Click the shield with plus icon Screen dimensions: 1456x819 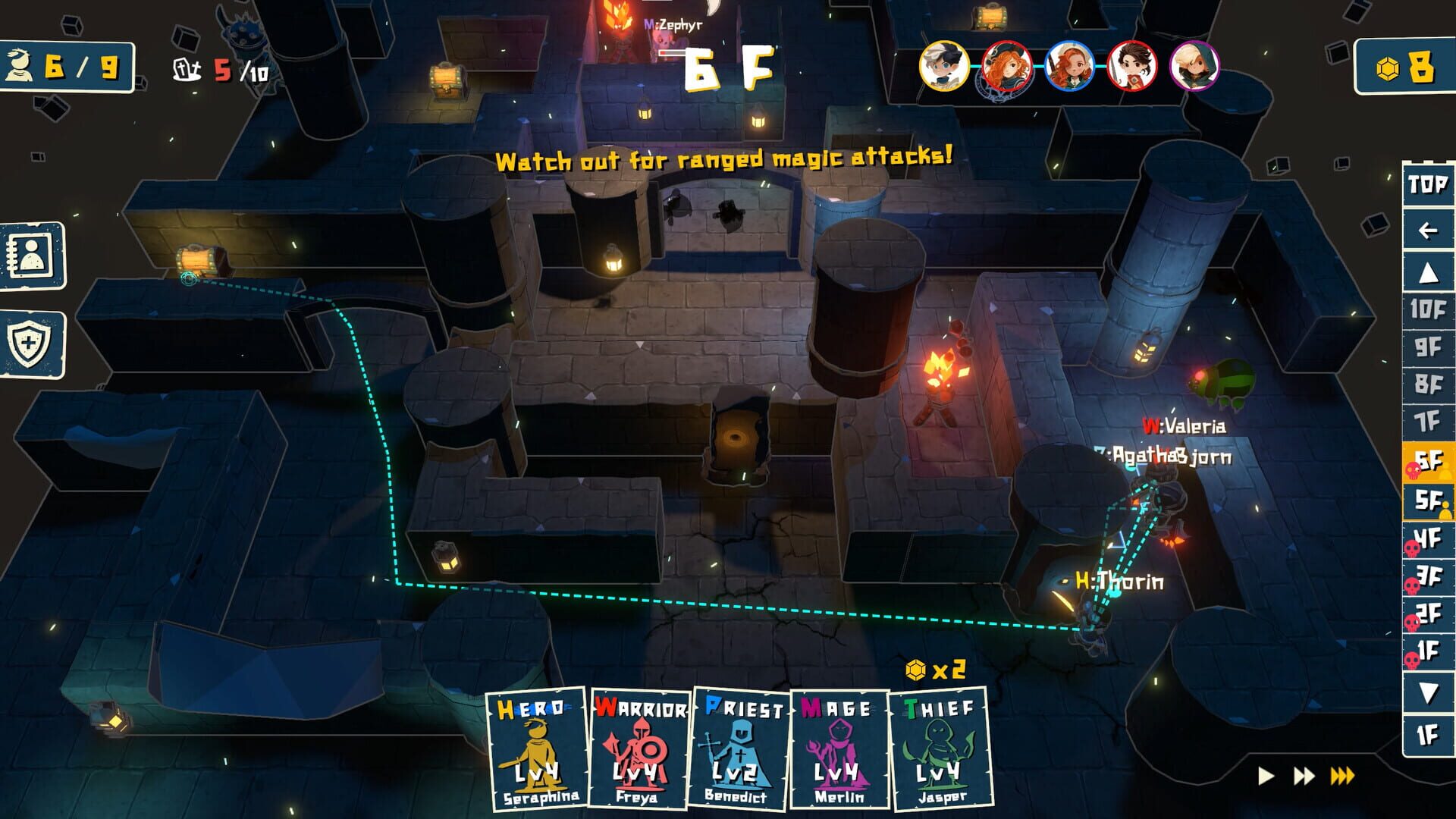32,344
